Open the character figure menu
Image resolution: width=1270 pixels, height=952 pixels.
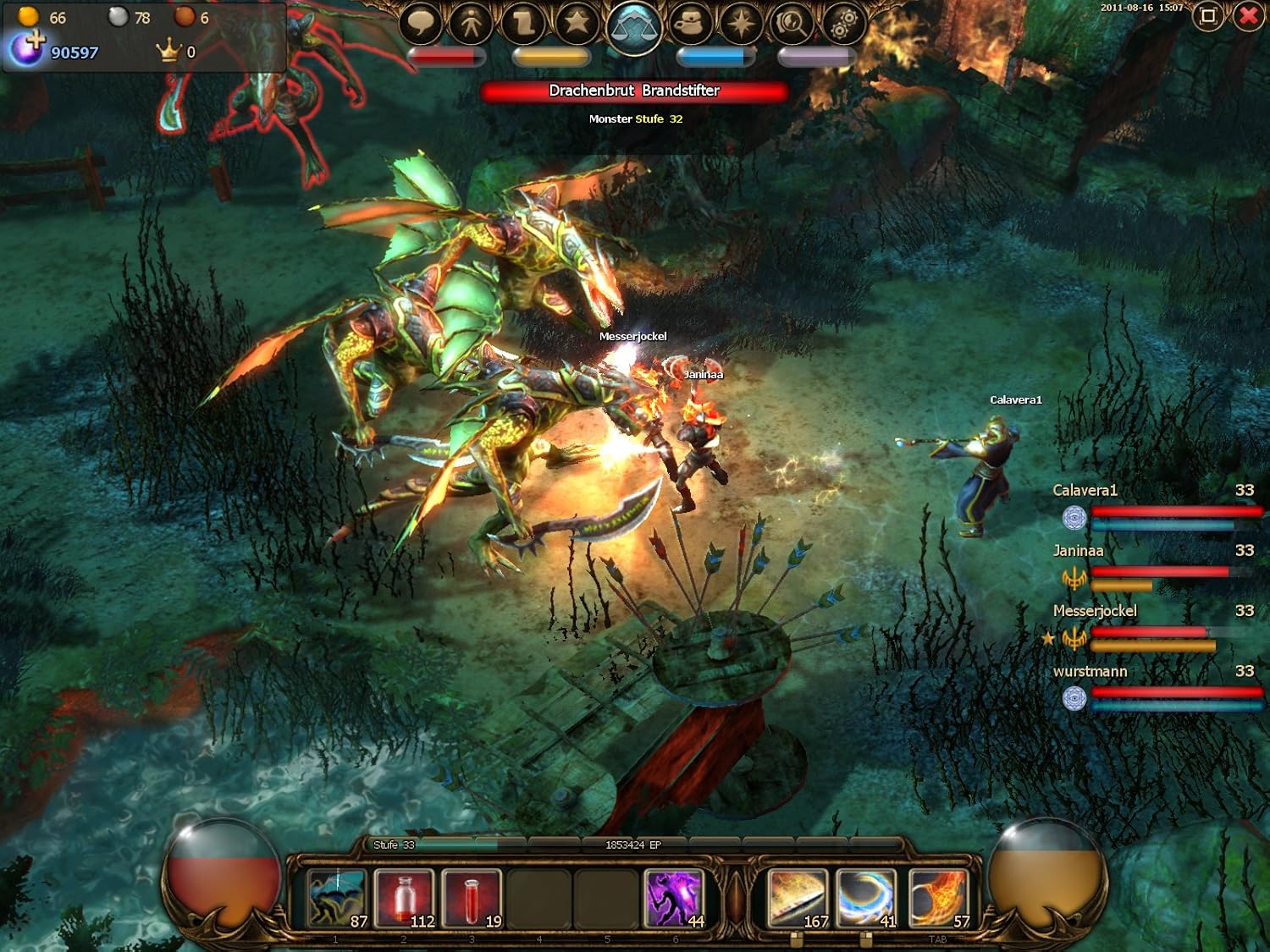[x=472, y=23]
